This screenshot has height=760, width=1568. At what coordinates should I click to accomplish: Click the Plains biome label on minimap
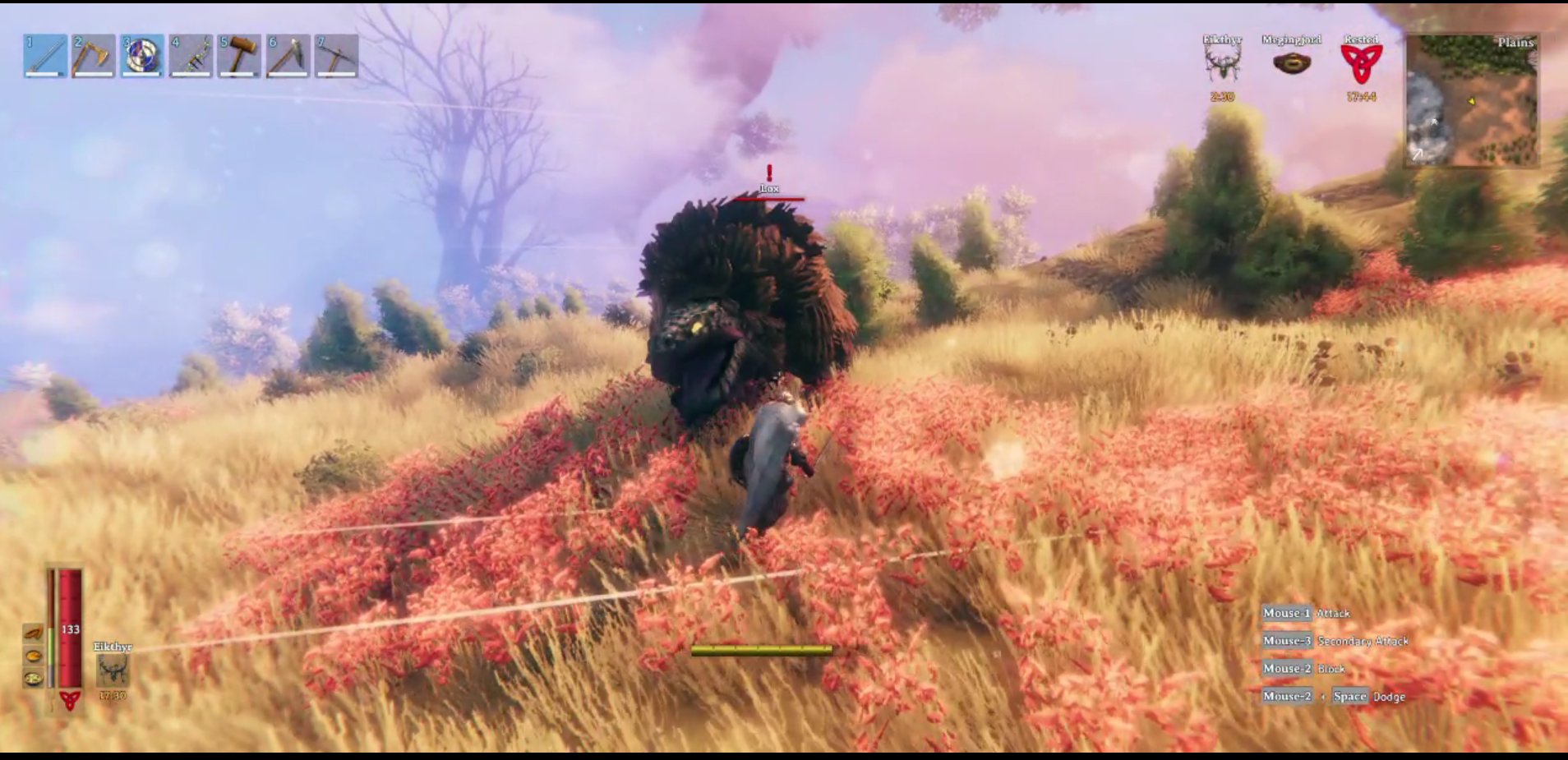(1516, 42)
